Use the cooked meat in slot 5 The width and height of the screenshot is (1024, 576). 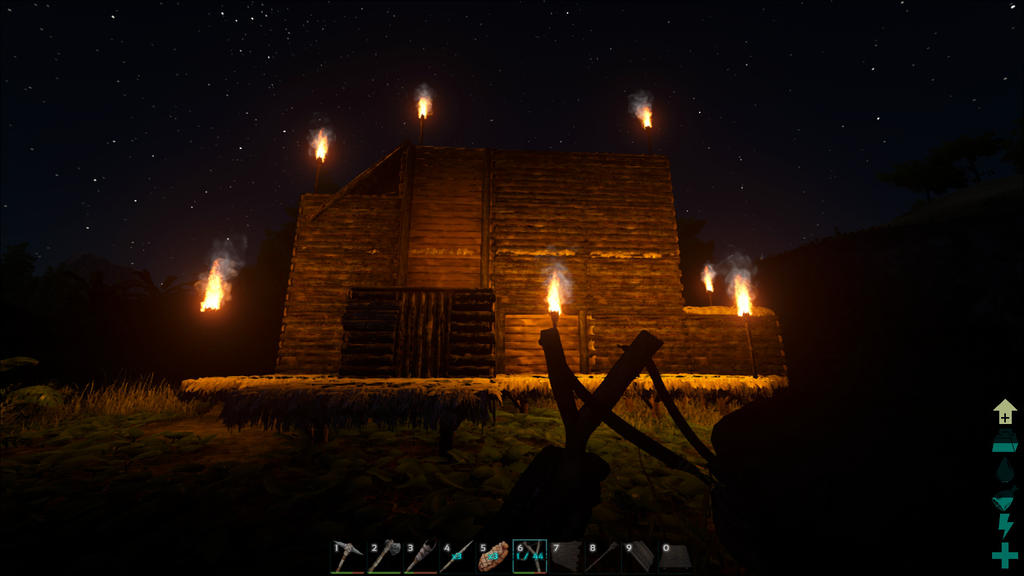pos(493,556)
